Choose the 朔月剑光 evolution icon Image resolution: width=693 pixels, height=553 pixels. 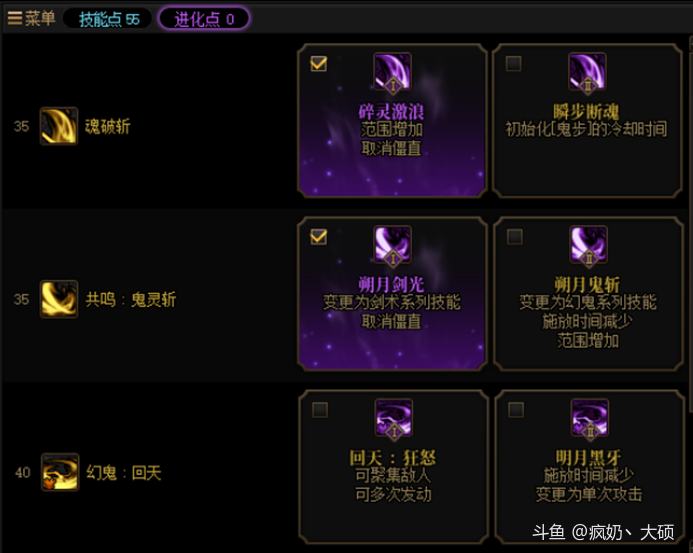pyautogui.click(x=392, y=245)
